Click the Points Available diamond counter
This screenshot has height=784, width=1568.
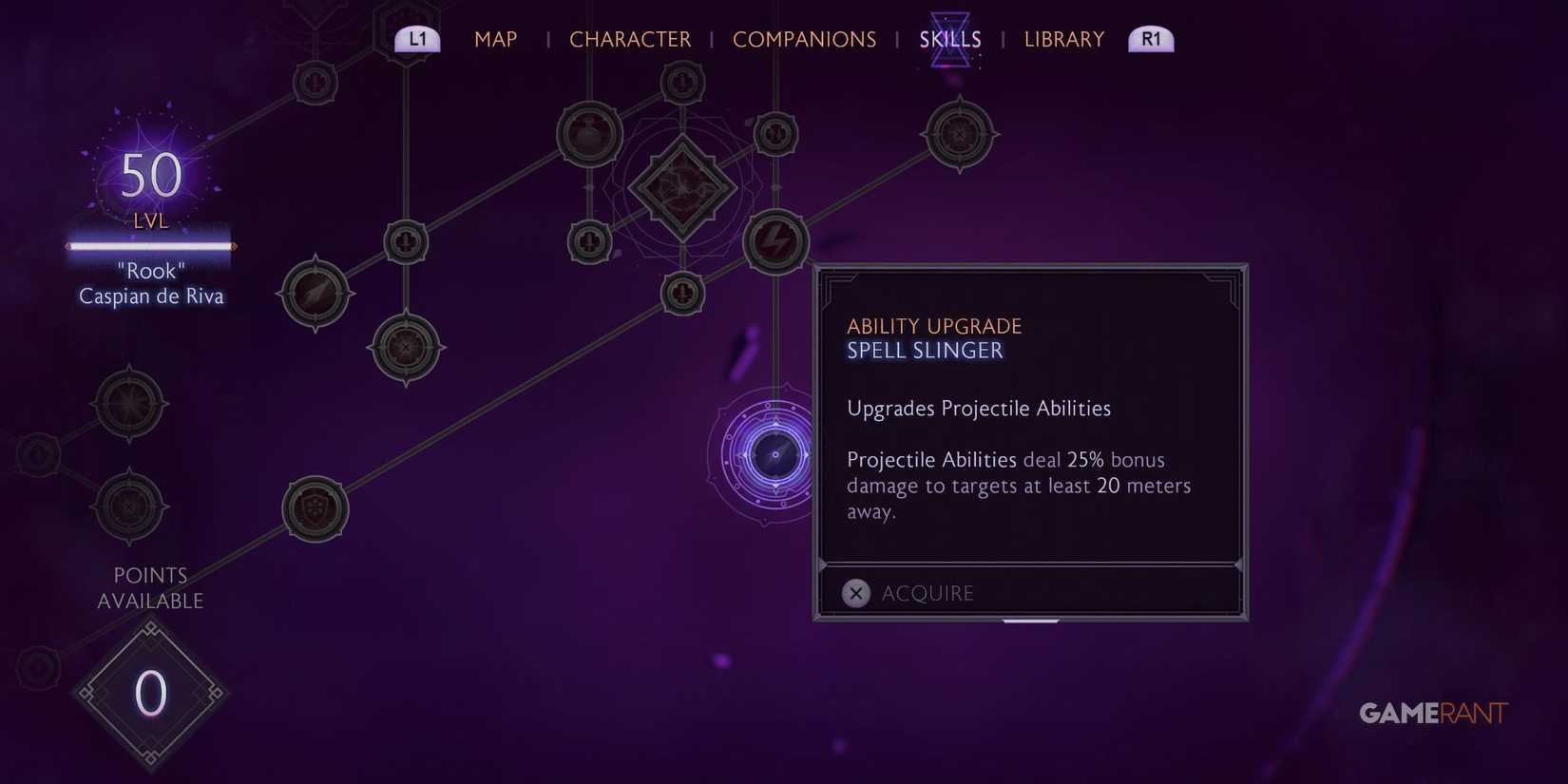150,692
